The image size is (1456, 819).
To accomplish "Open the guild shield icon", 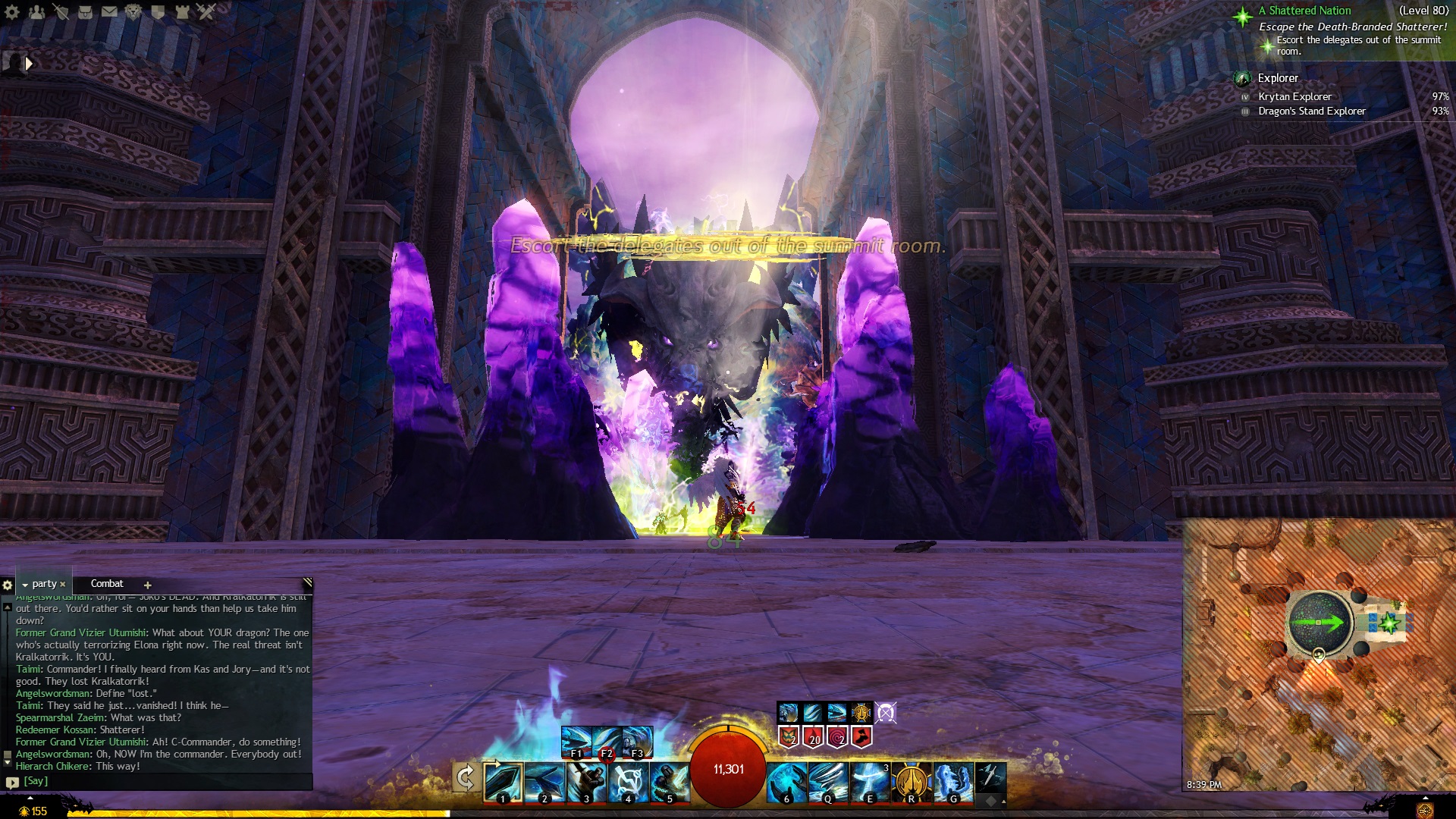I will 158,12.
